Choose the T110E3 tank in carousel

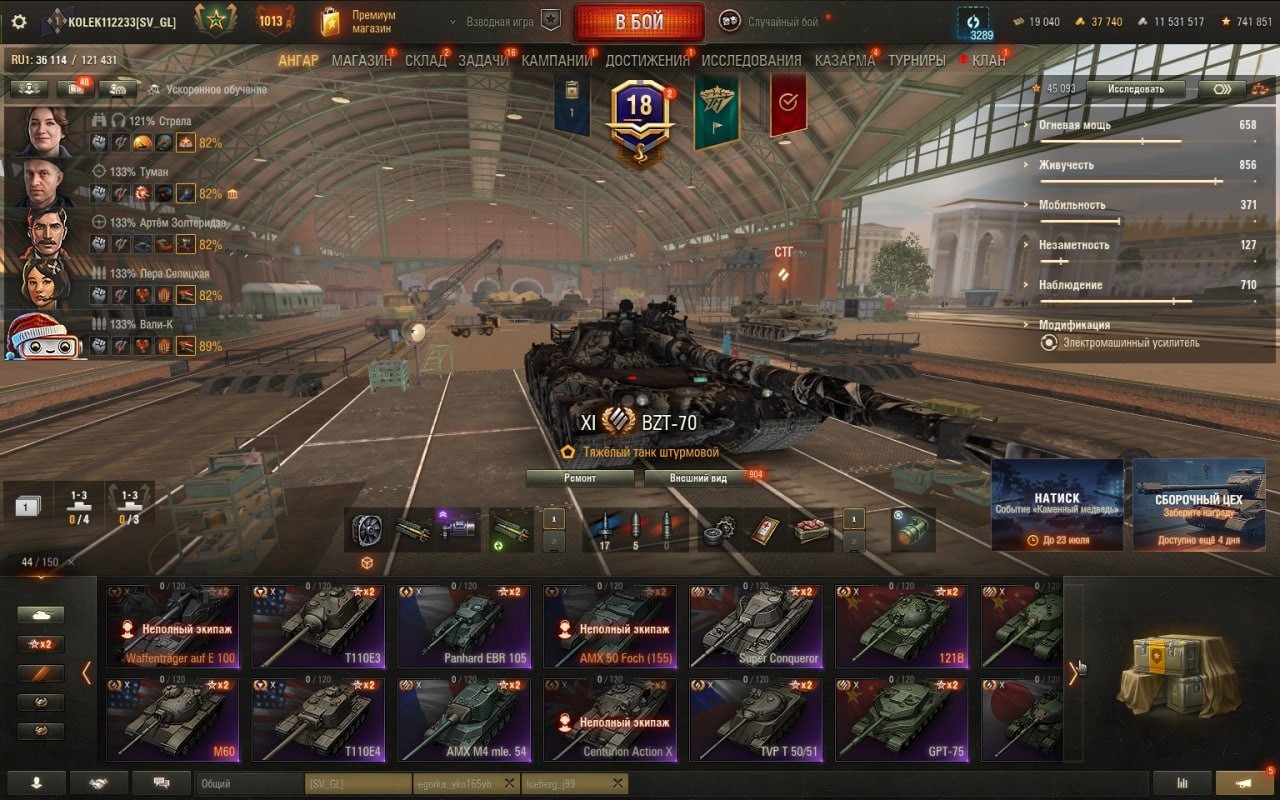pos(318,626)
